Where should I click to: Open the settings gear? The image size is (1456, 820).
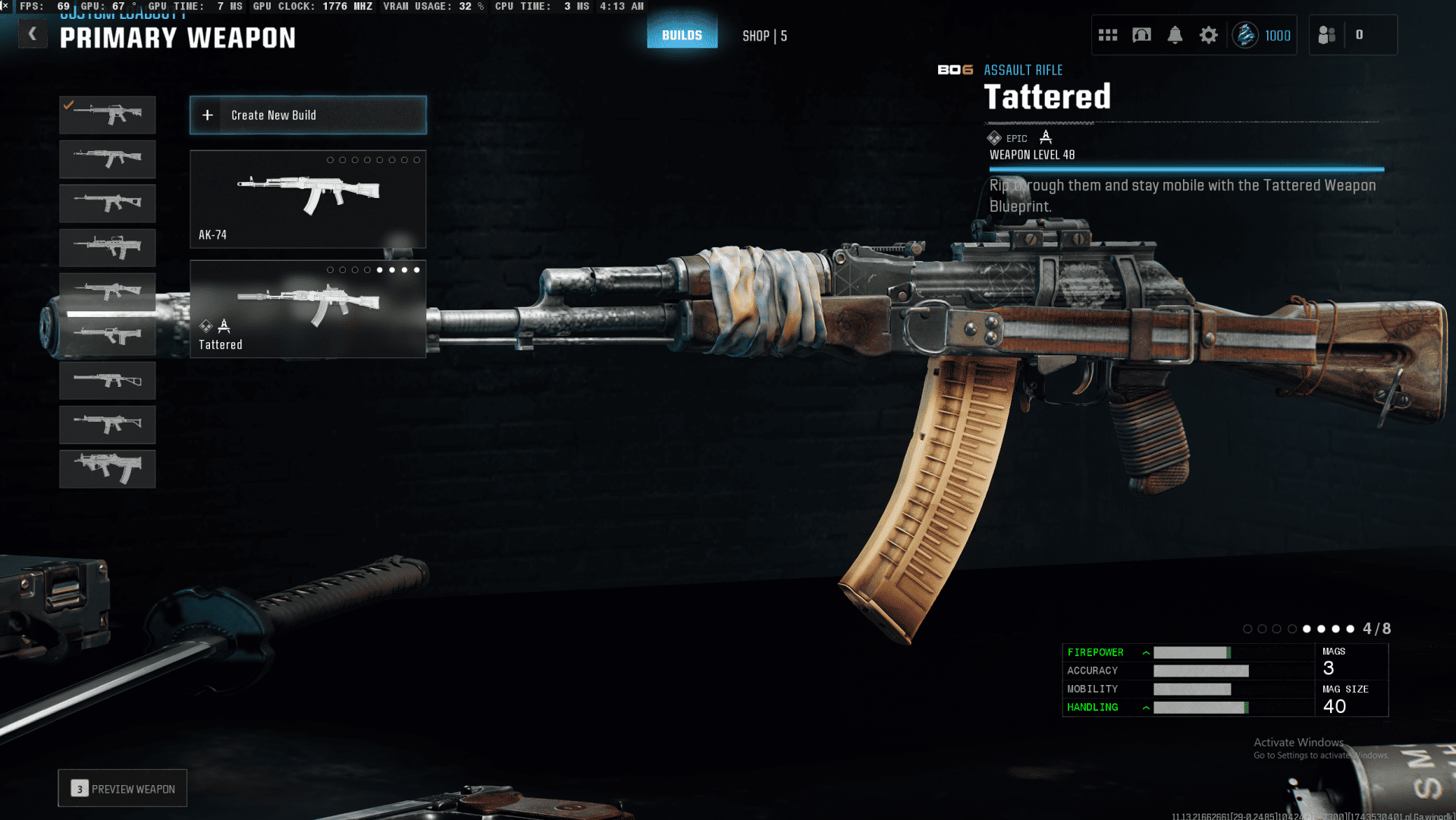coord(1208,35)
